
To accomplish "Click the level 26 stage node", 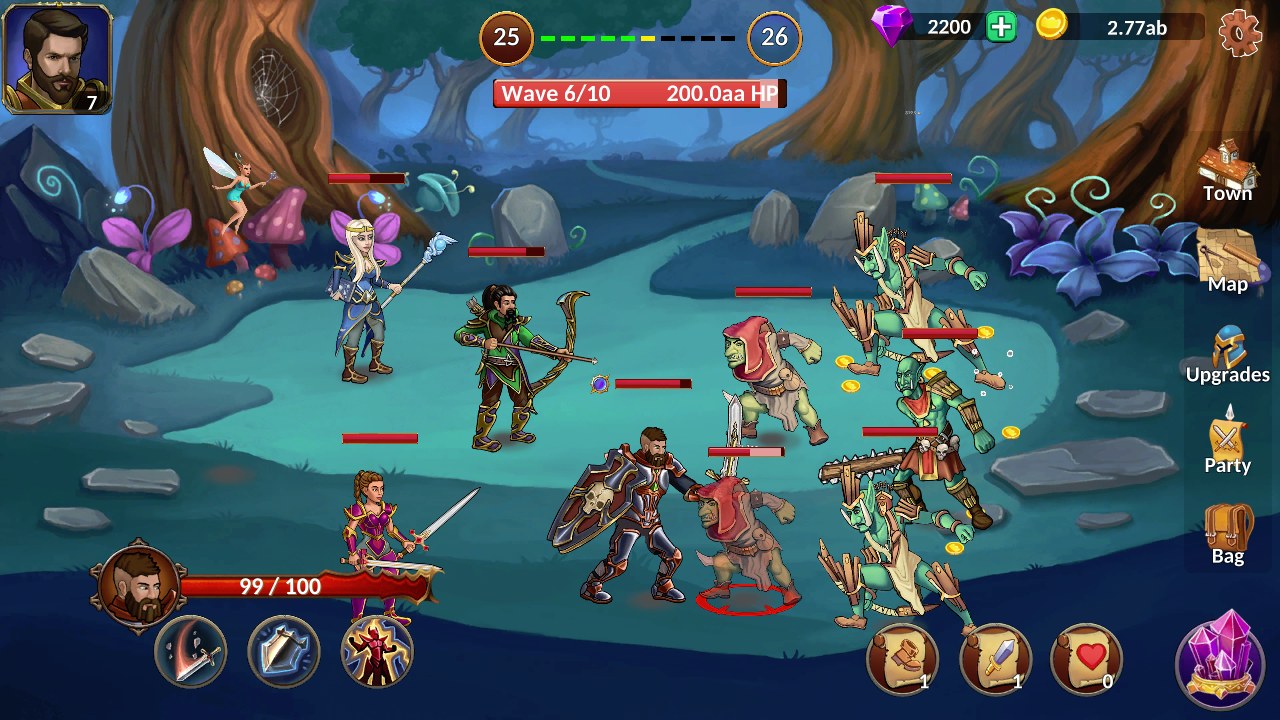I will [775, 38].
